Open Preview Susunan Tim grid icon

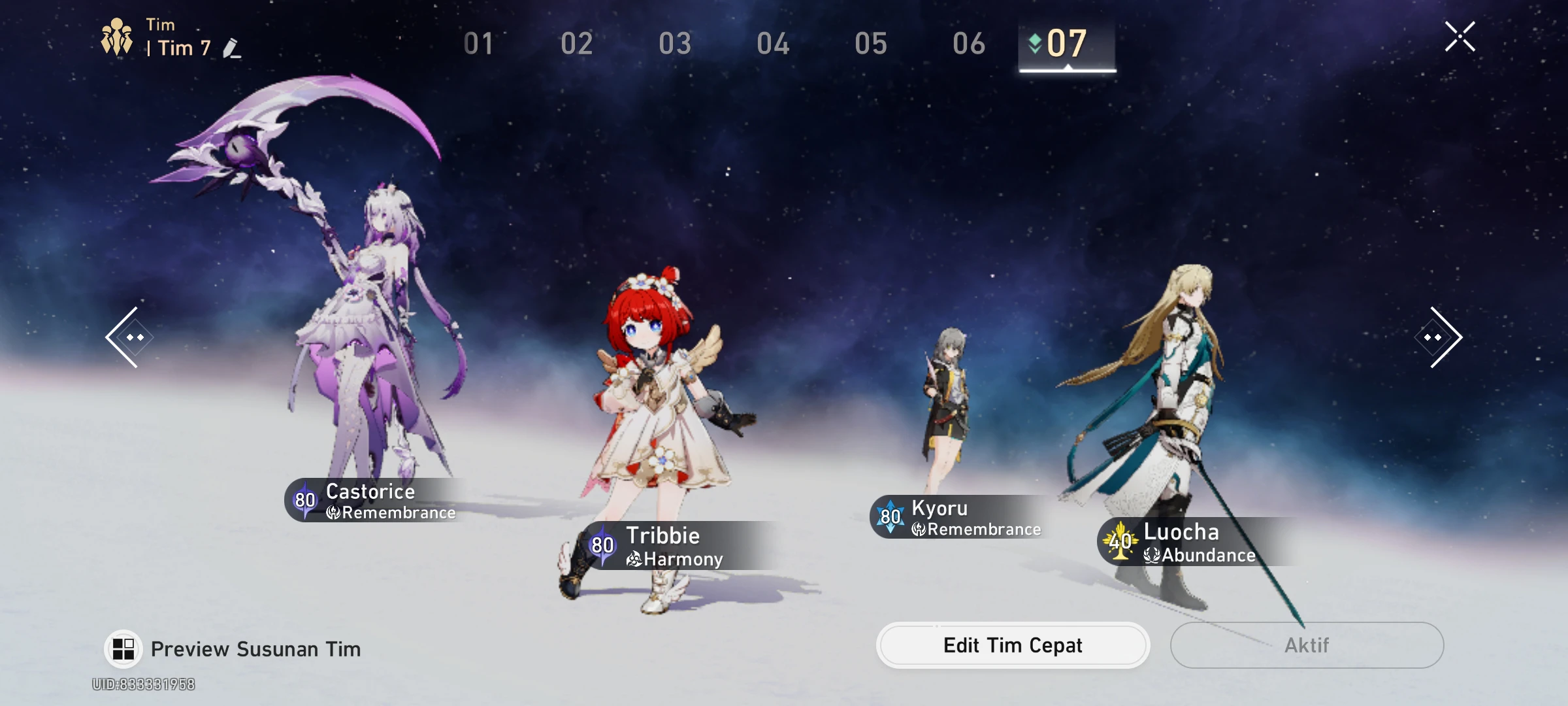tap(122, 648)
